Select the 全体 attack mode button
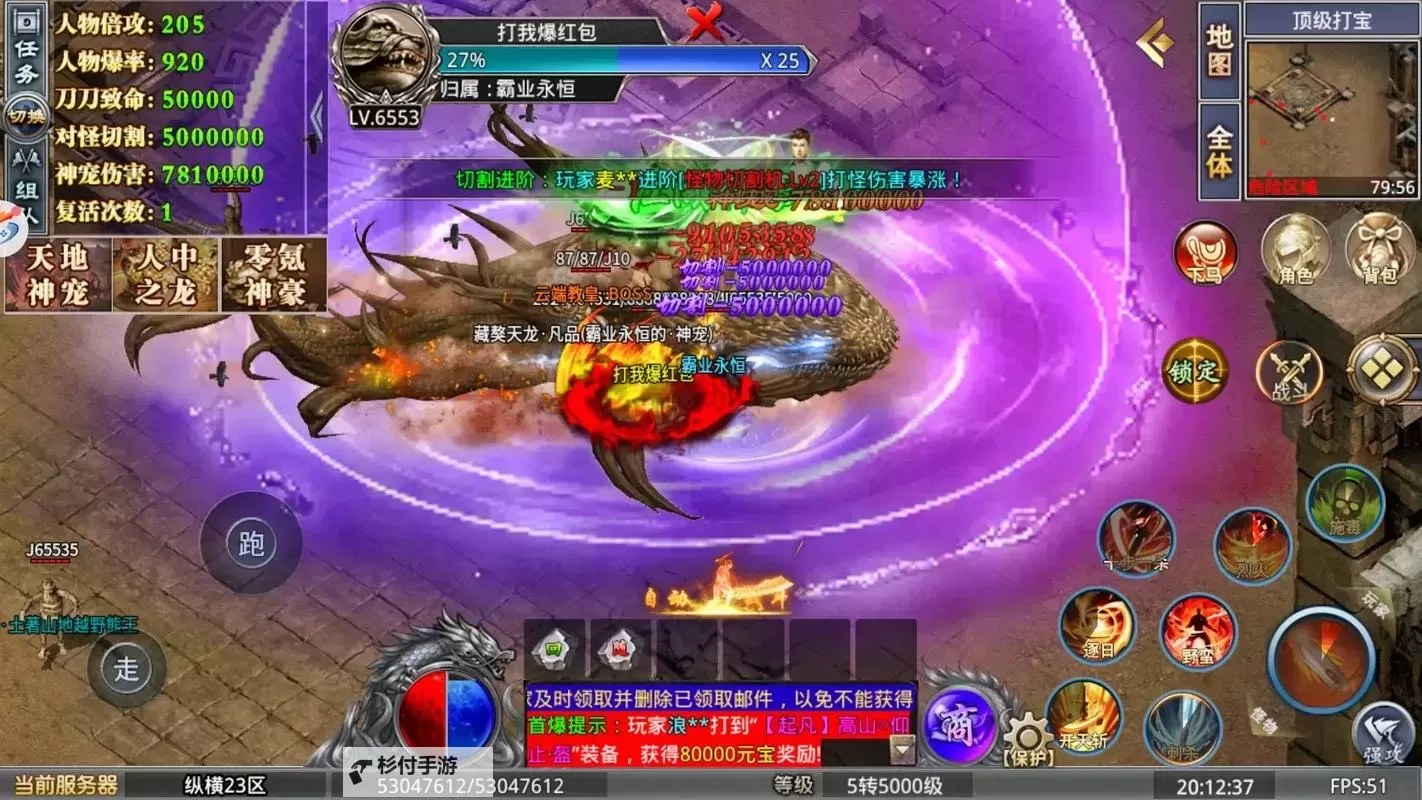 coord(1220,150)
